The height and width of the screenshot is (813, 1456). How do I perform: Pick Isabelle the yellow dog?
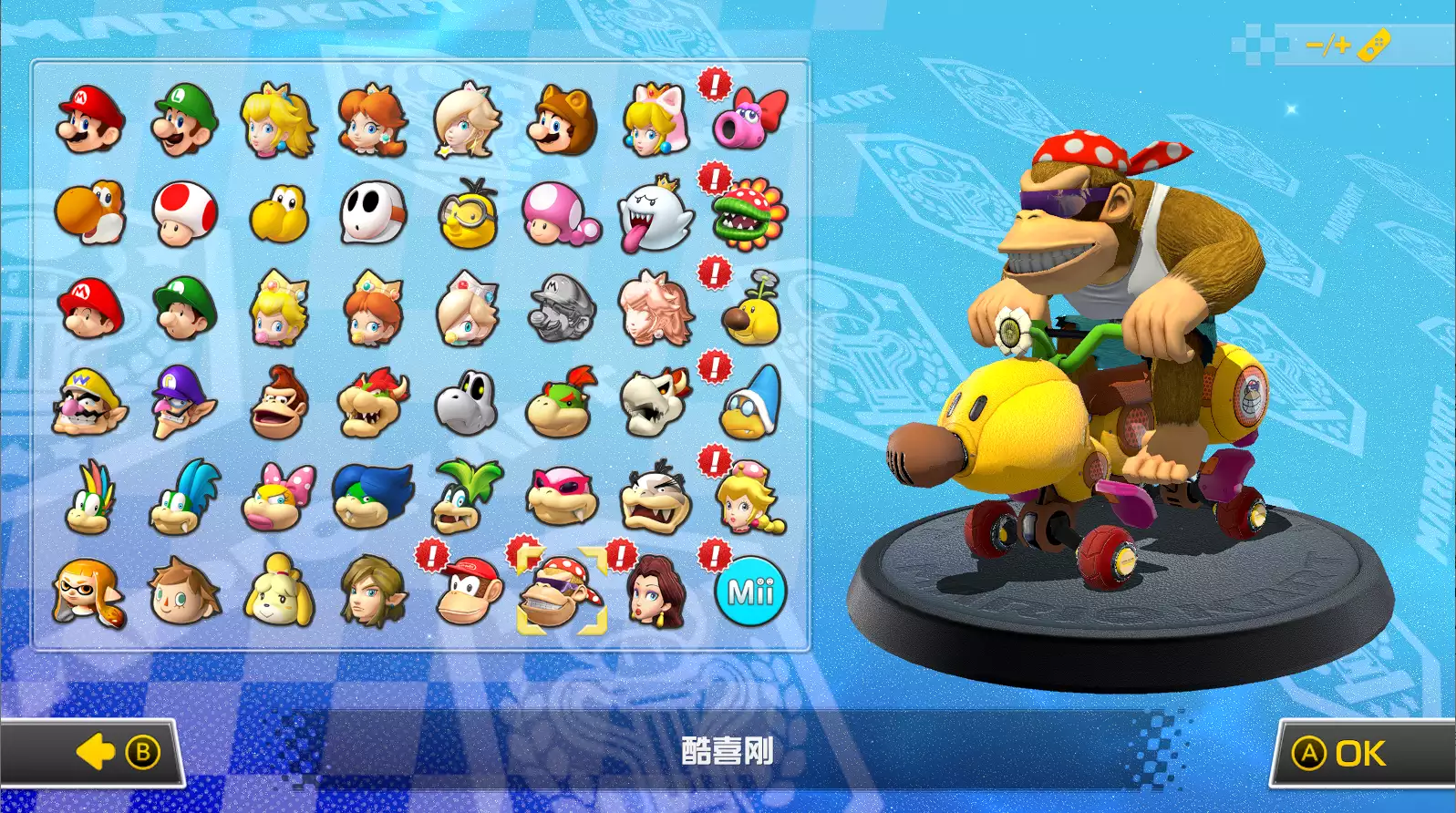point(279,592)
